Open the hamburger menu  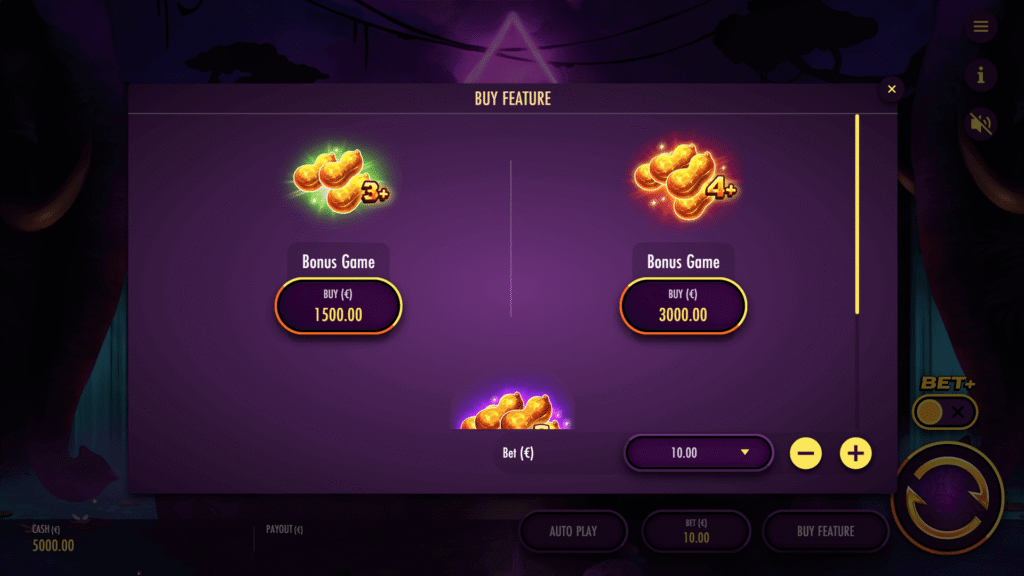[x=980, y=27]
